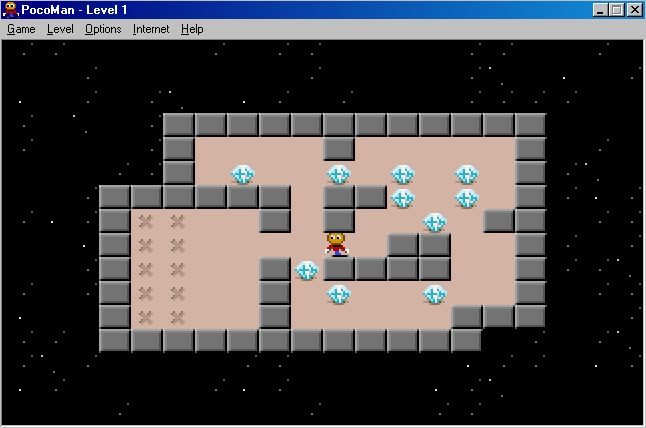Viewport: 646px width, 428px height.
Task: Close the PocoMan window
Action: pos(634,10)
